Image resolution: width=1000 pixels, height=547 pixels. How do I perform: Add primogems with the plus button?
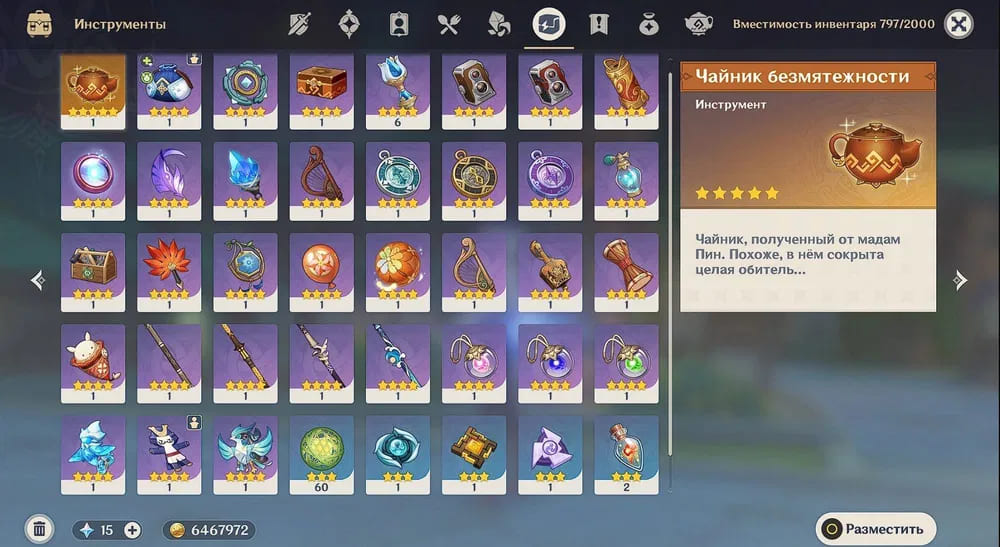click(x=132, y=530)
